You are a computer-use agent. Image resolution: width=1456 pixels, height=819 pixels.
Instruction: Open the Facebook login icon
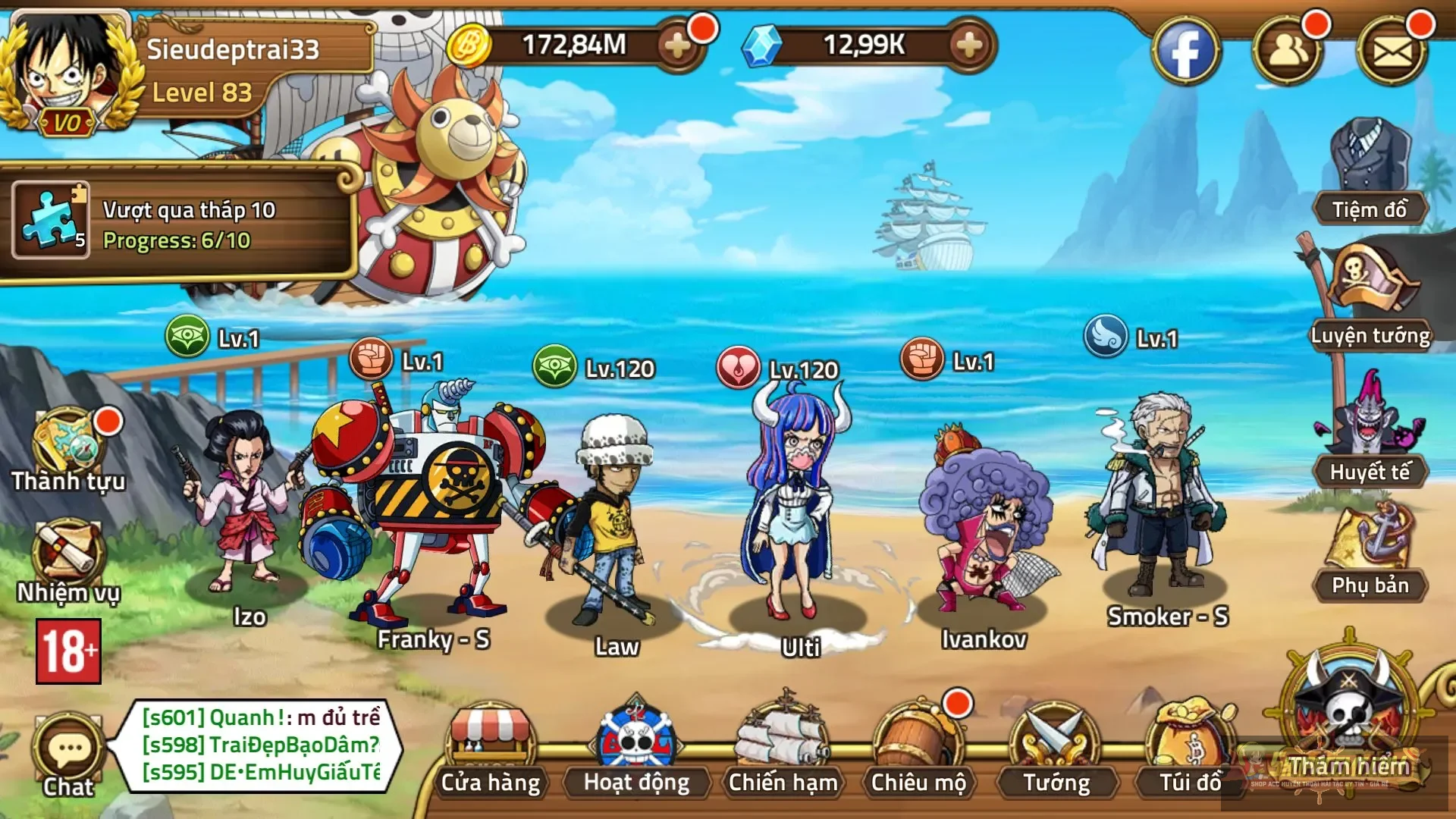coord(1186,48)
